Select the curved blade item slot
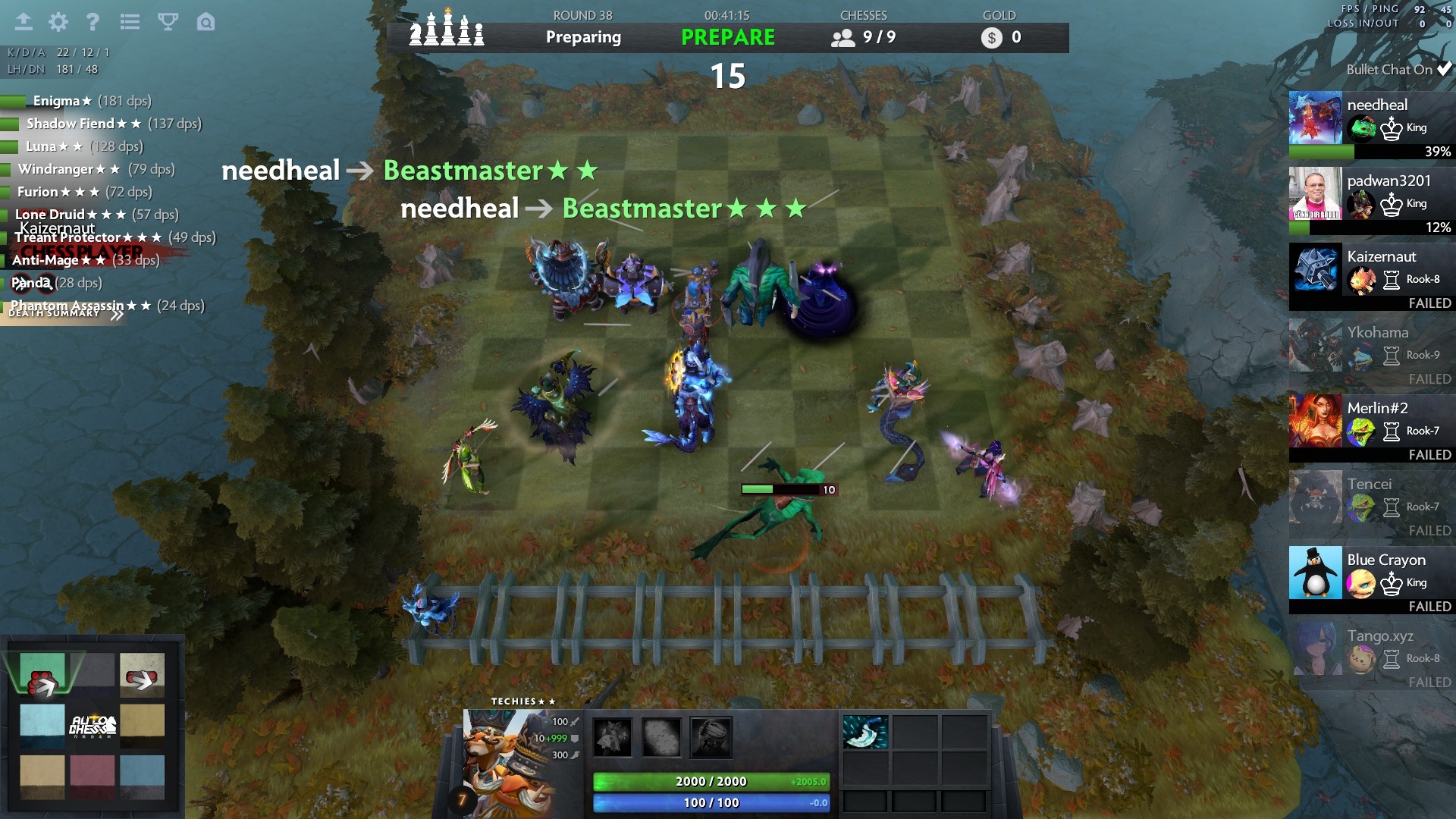Image resolution: width=1456 pixels, height=819 pixels. (x=864, y=733)
